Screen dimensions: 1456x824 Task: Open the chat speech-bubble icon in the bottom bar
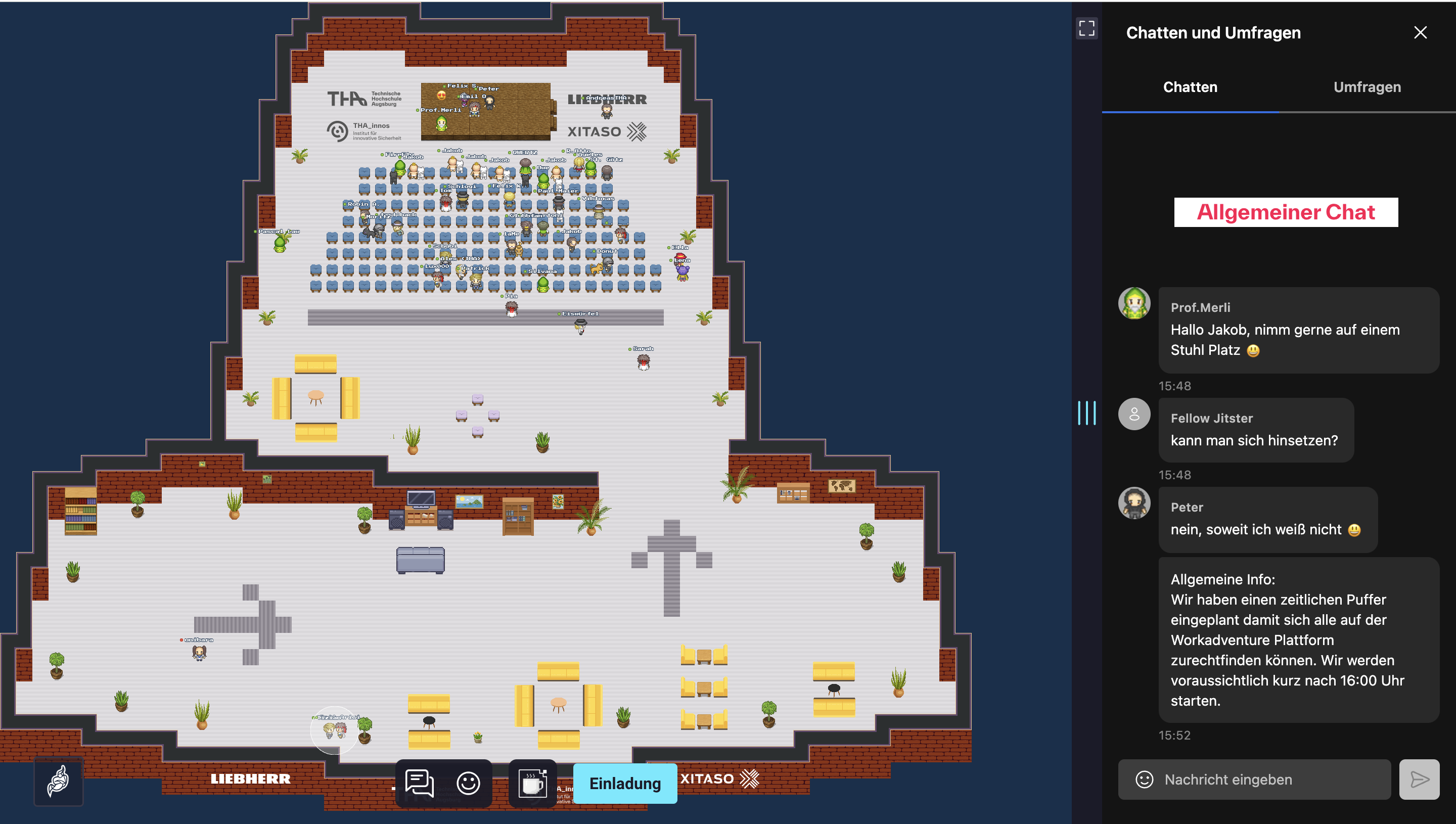point(419,783)
